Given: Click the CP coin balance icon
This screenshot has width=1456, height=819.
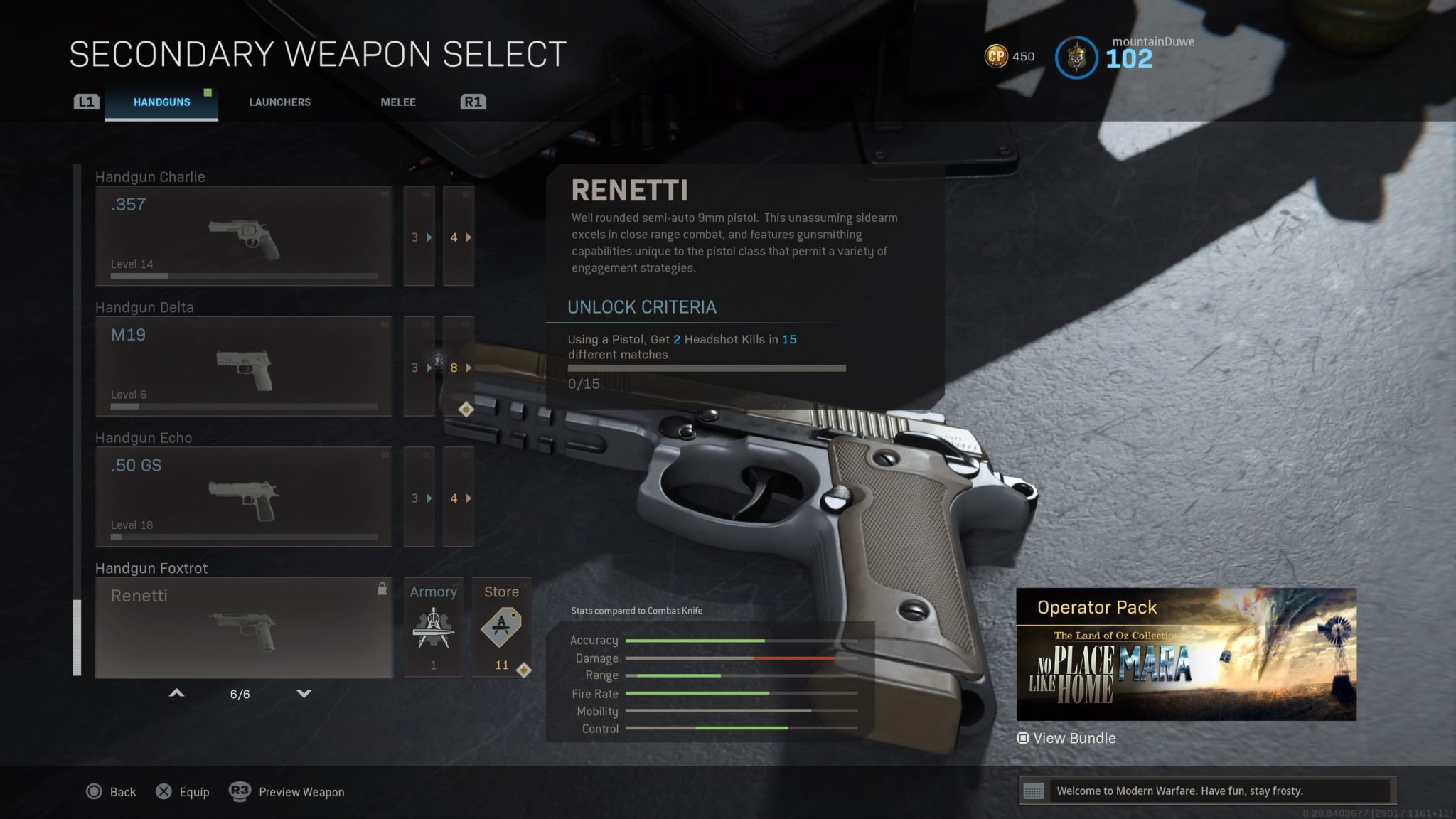Looking at the screenshot, I should [x=998, y=56].
